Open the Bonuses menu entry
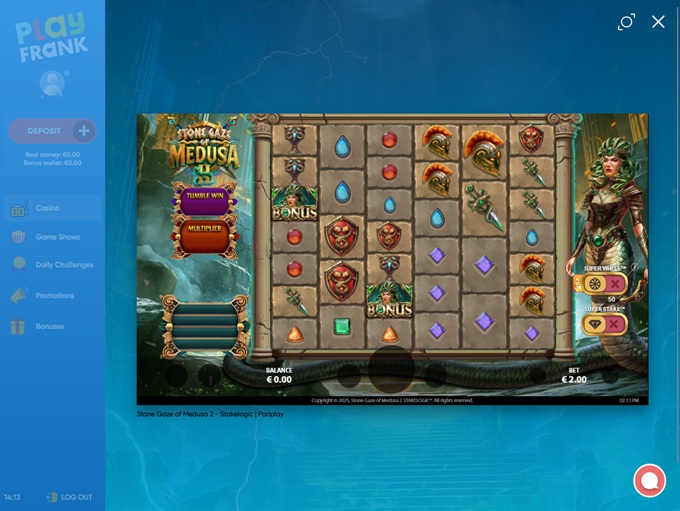The height and width of the screenshot is (511, 680). click(x=49, y=326)
